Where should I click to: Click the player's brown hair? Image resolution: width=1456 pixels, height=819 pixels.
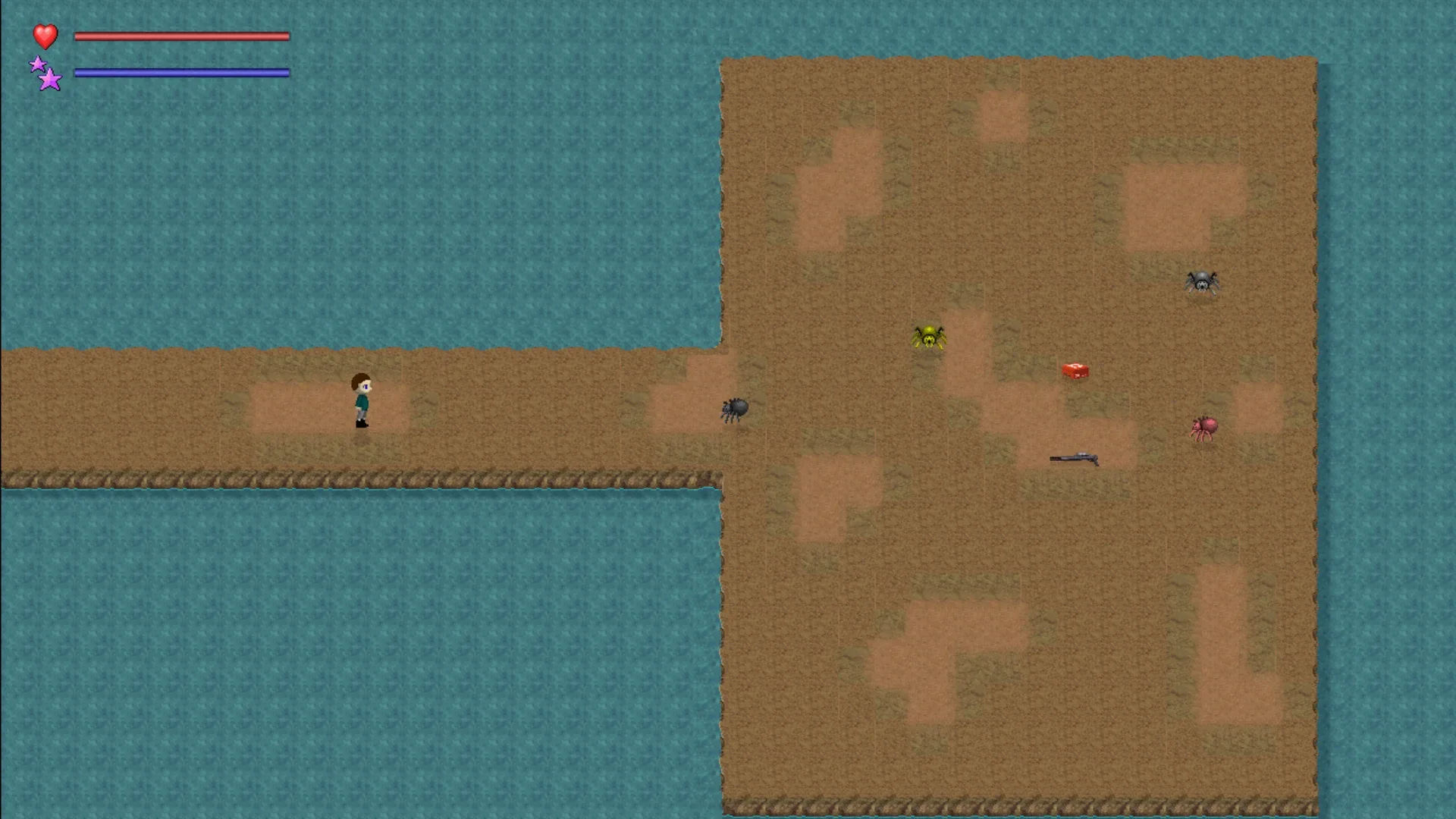[359, 379]
